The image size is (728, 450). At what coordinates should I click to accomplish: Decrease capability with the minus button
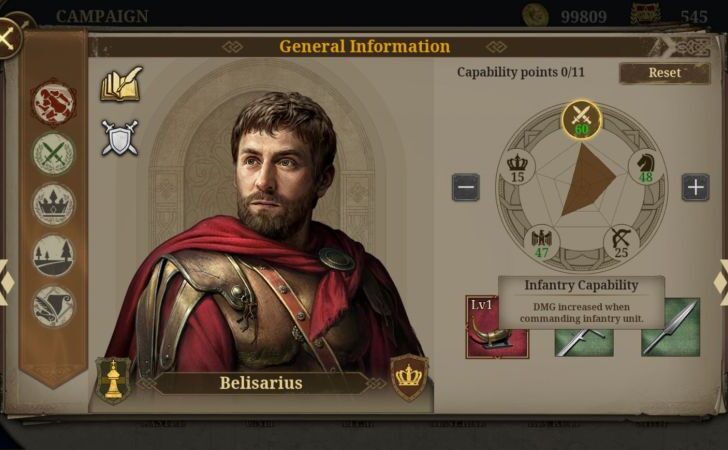point(465,187)
